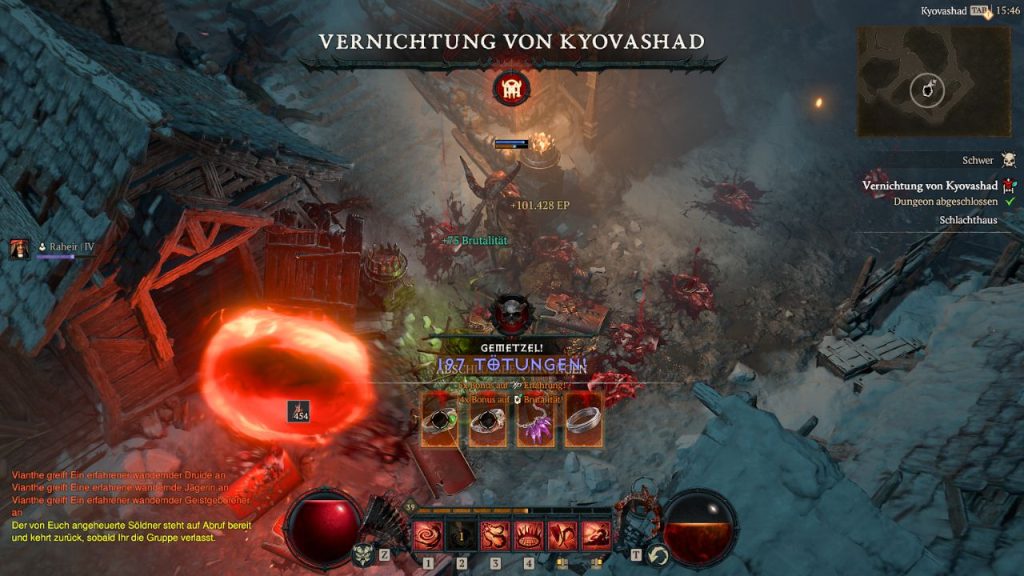Activate the spiral skill in slot 1
This screenshot has width=1024, height=576.
pos(428,536)
